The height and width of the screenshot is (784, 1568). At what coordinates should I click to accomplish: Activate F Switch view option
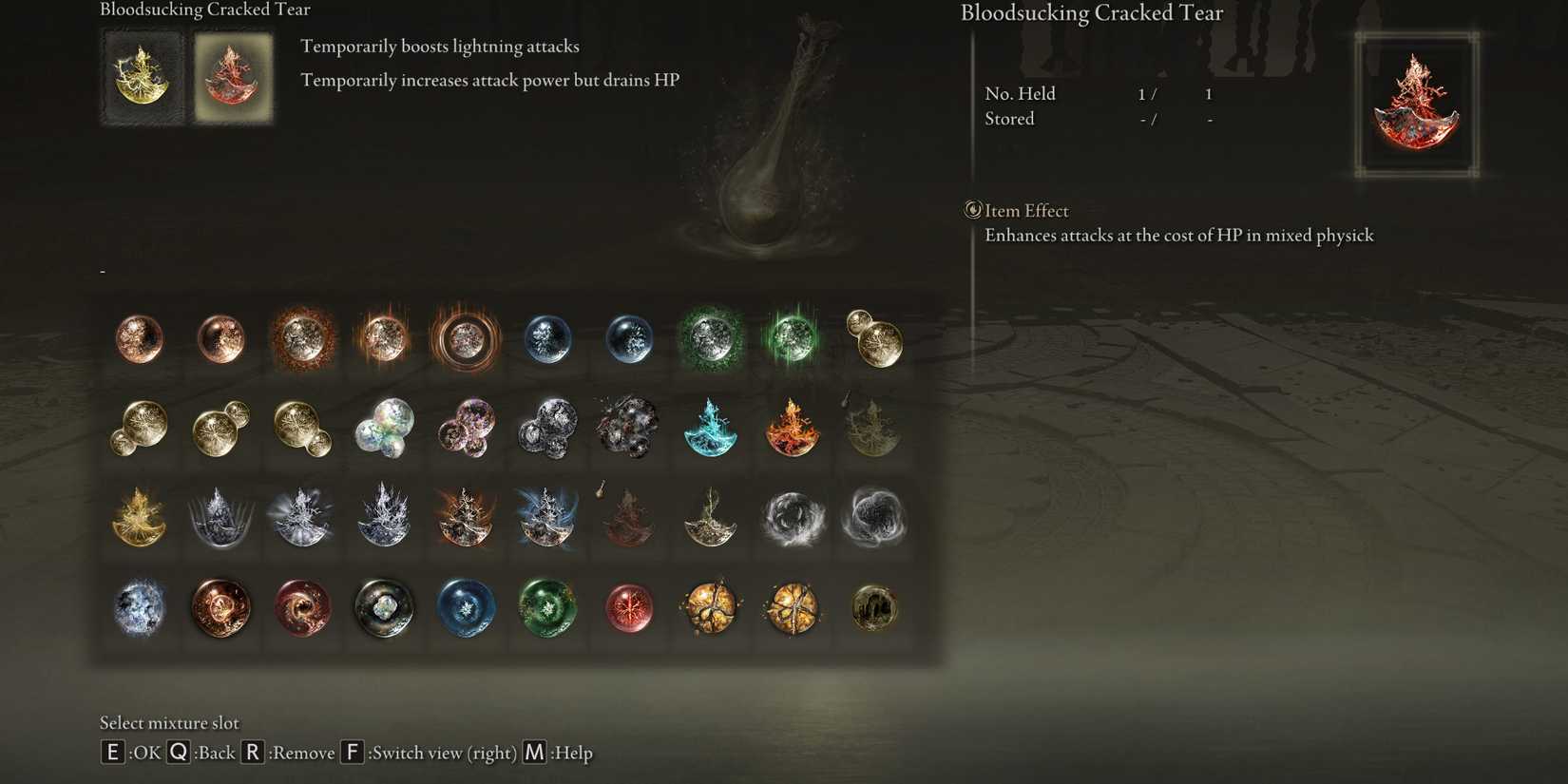(x=352, y=752)
